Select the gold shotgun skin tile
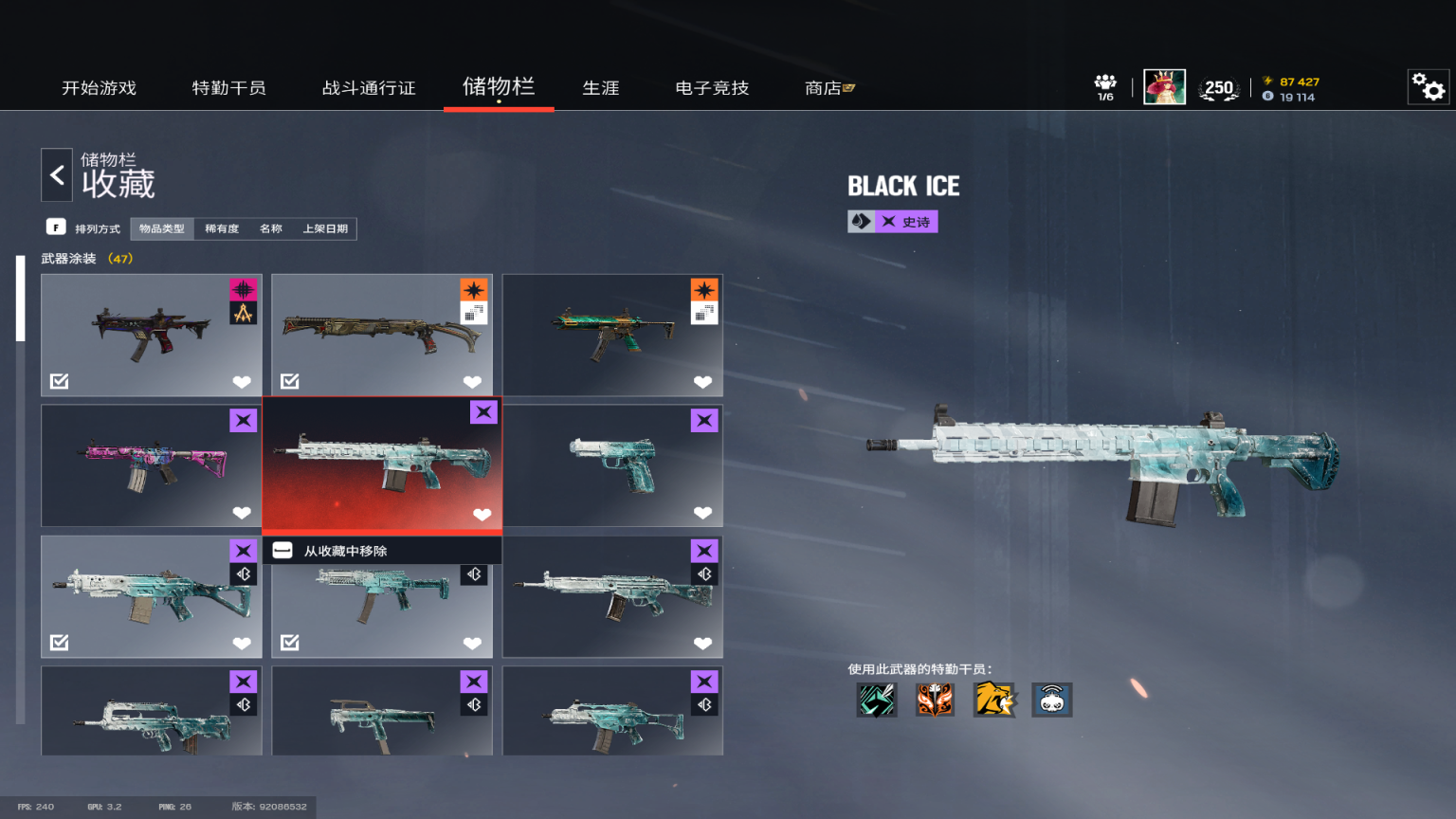This screenshot has height=819, width=1456. click(382, 335)
